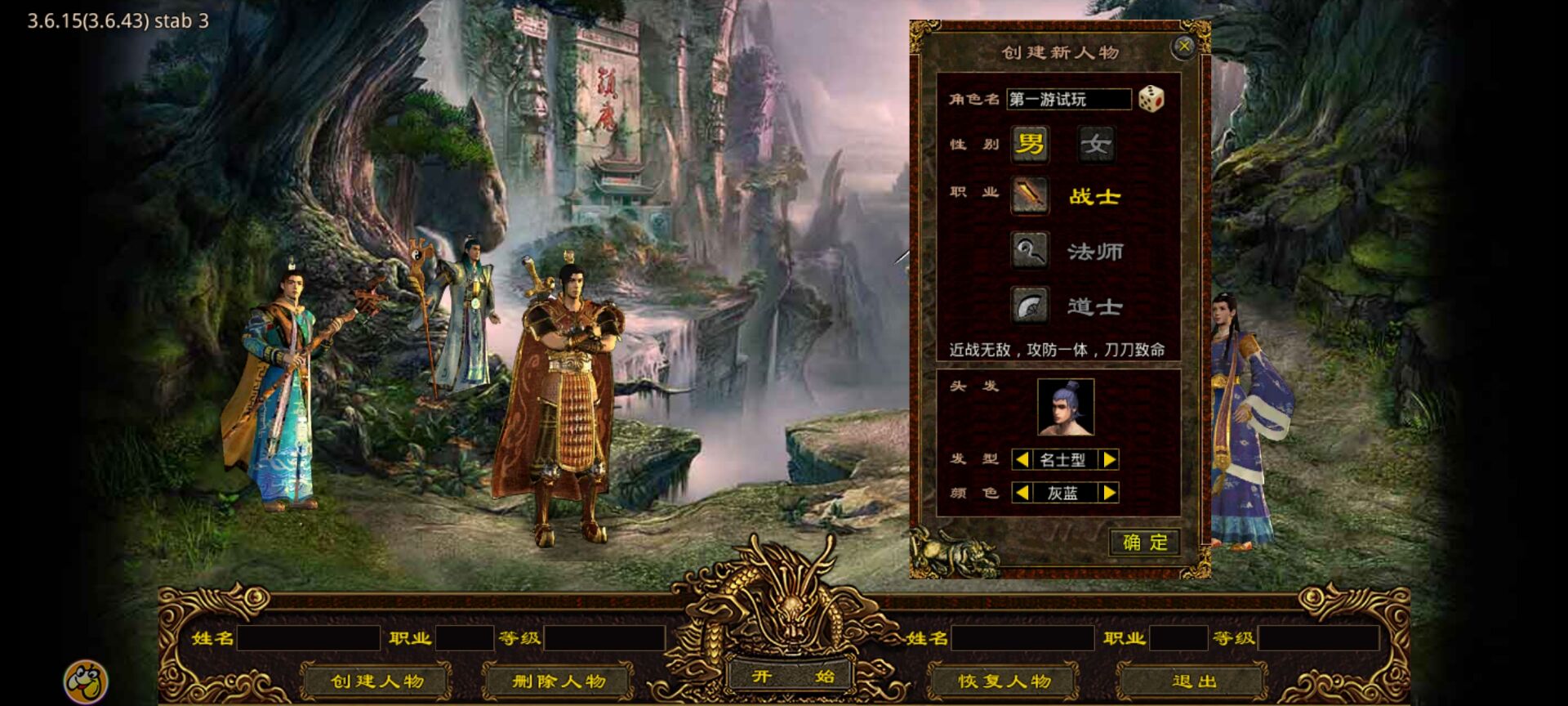Viewport: 1568px width, 706px height.
Task: Click the 创建人物 create character button
Action: coord(377,679)
